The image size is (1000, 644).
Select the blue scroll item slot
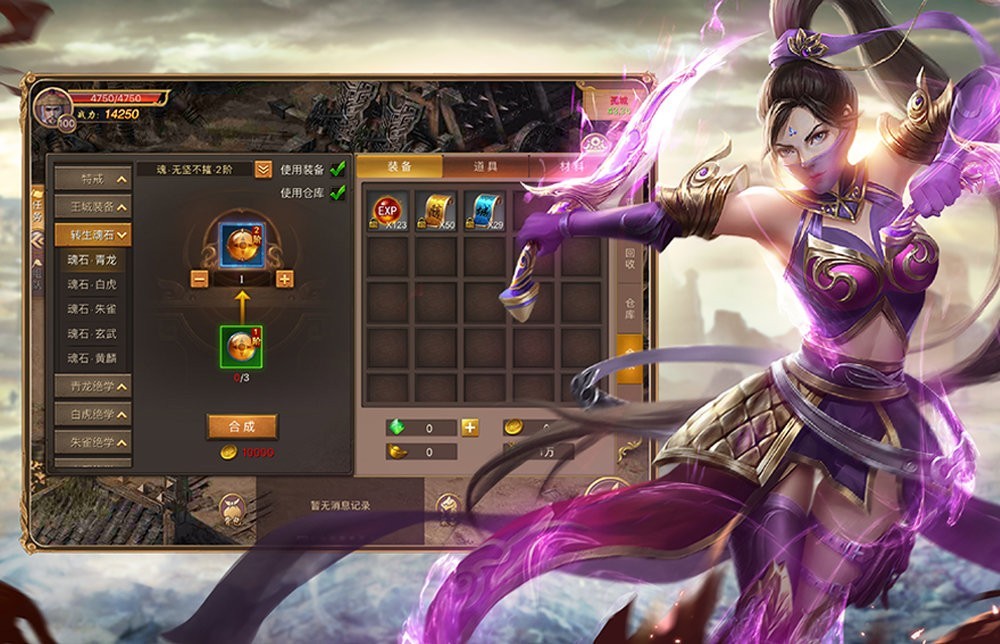485,212
